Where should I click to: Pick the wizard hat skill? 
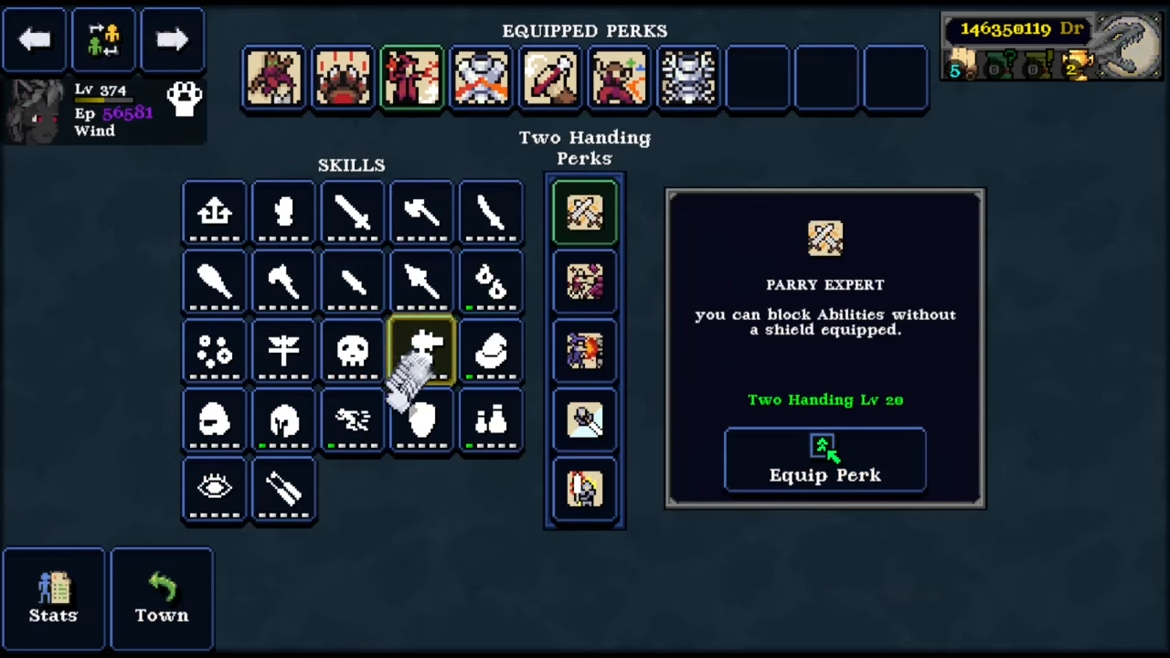click(x=491, y=351)
